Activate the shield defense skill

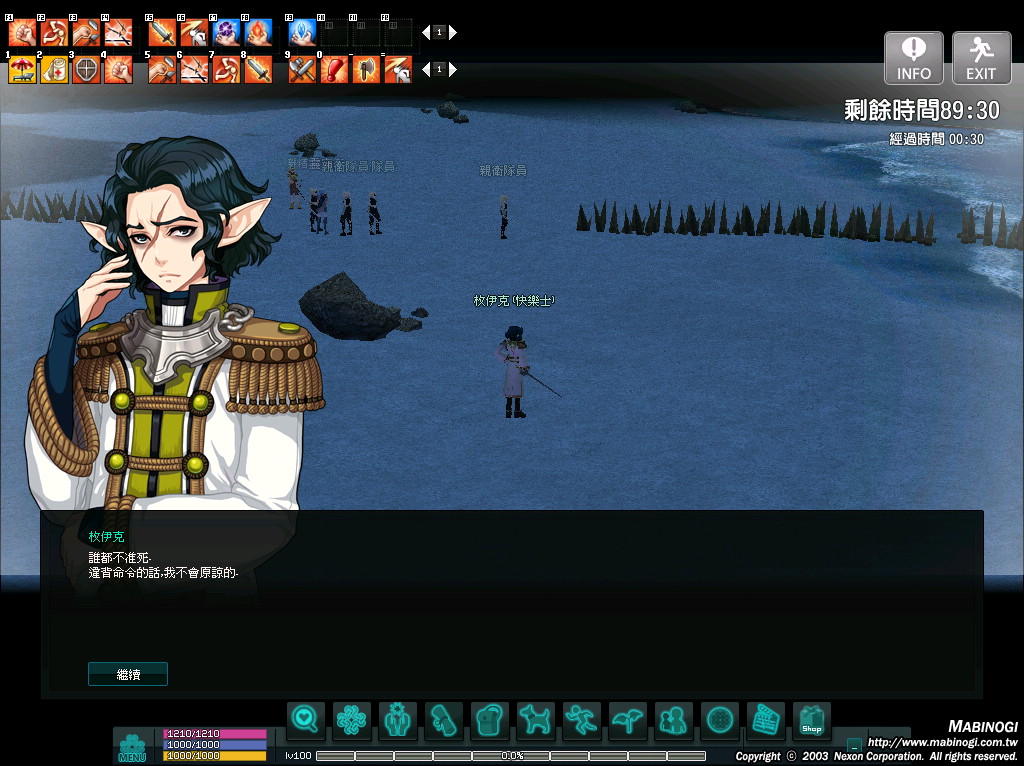[x=86, y=70]
